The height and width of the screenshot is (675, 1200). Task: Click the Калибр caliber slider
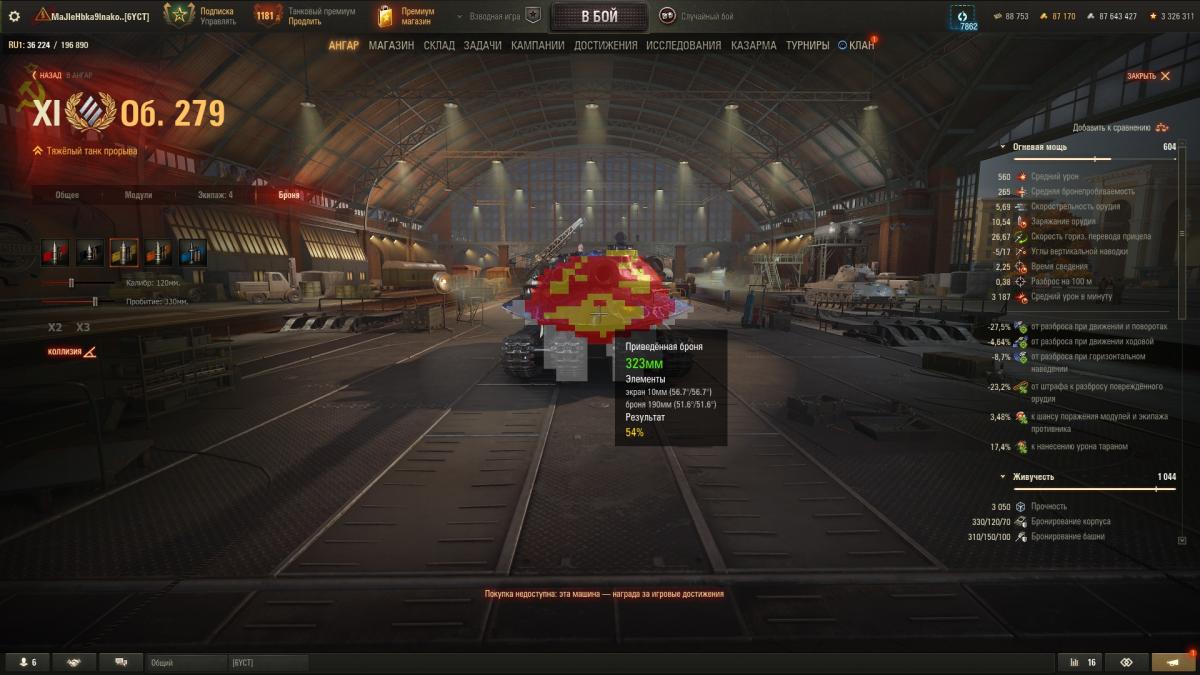71,283
